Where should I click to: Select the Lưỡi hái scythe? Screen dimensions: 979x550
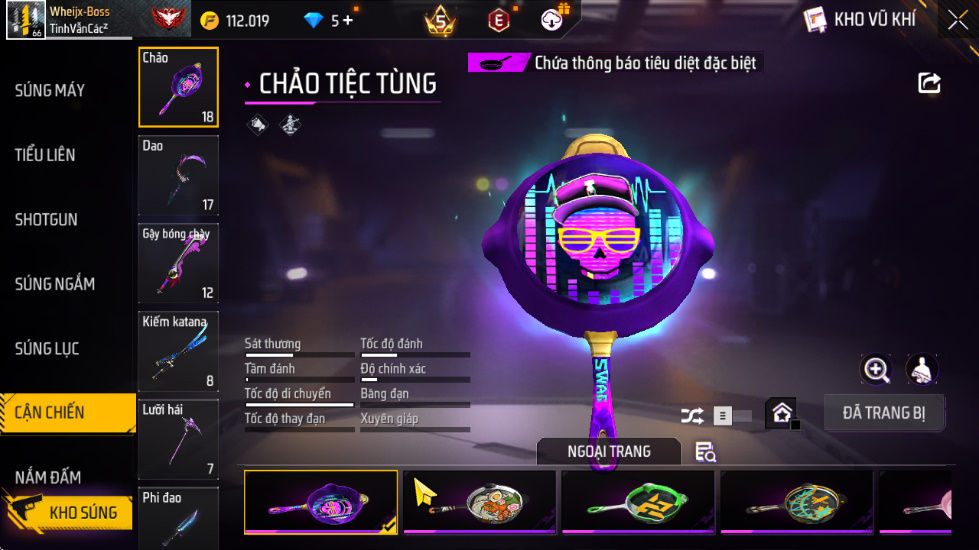pos(178,440)
